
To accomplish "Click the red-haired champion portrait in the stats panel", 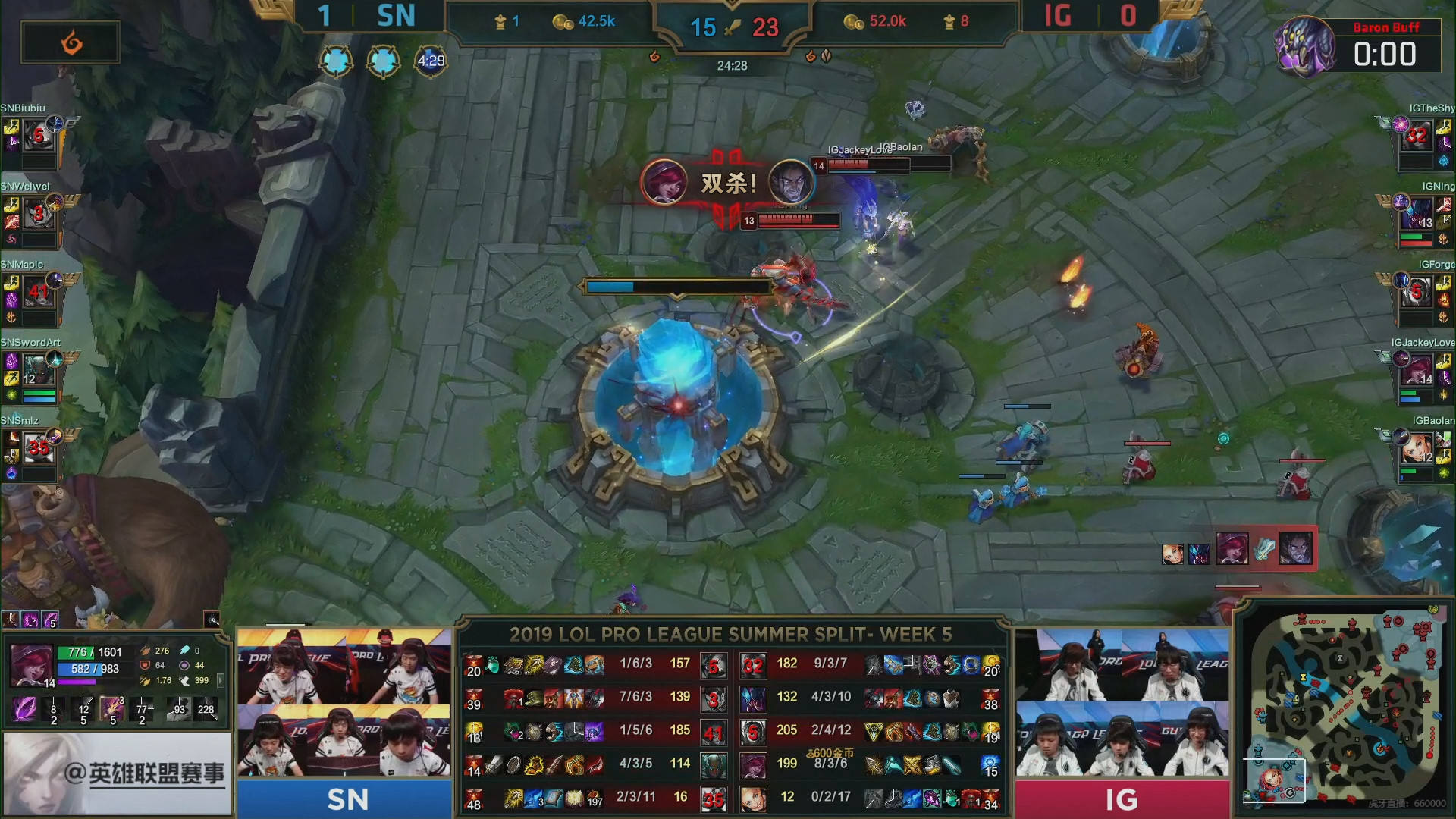I will pos(32,665).
